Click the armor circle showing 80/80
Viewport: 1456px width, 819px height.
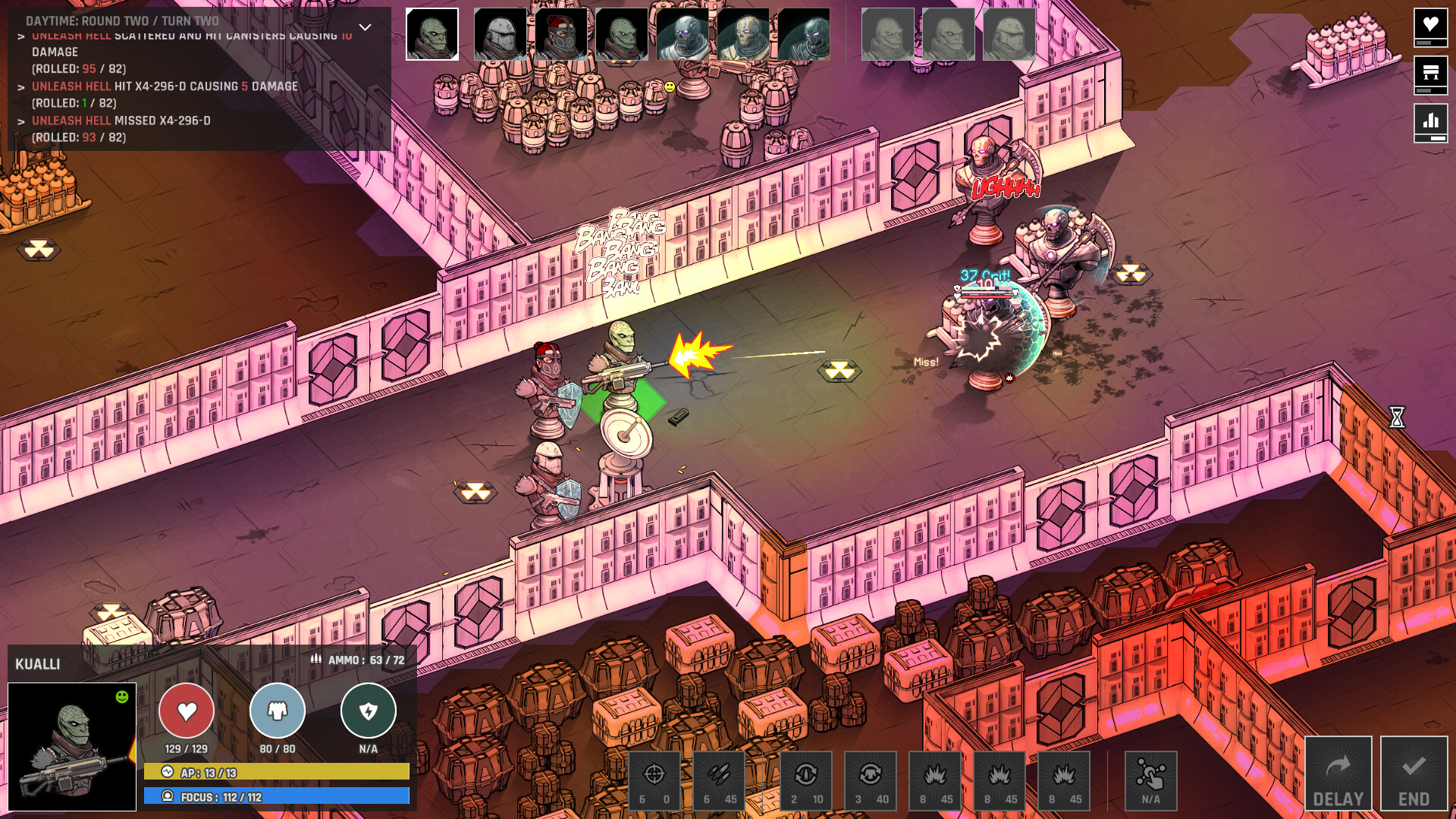(278, 711)
